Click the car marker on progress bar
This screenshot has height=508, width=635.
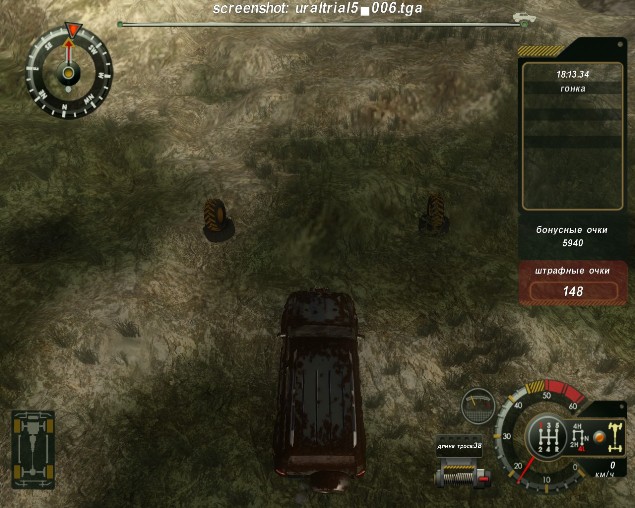(520, 17)
